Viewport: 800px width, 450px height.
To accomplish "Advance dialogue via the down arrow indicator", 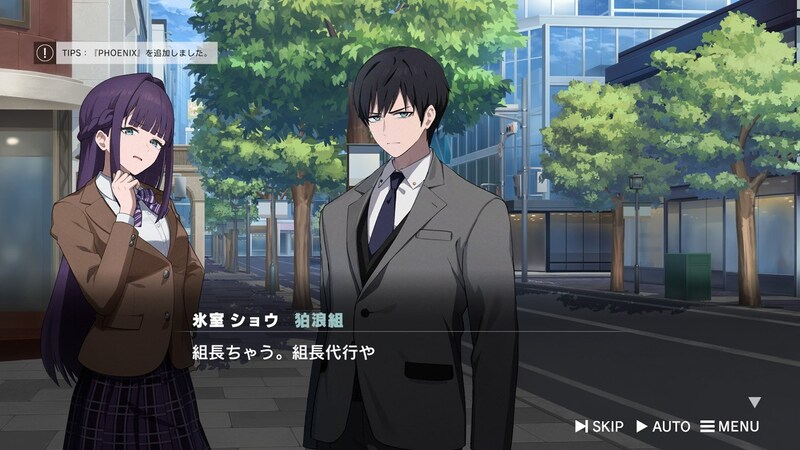I will 755,402.
